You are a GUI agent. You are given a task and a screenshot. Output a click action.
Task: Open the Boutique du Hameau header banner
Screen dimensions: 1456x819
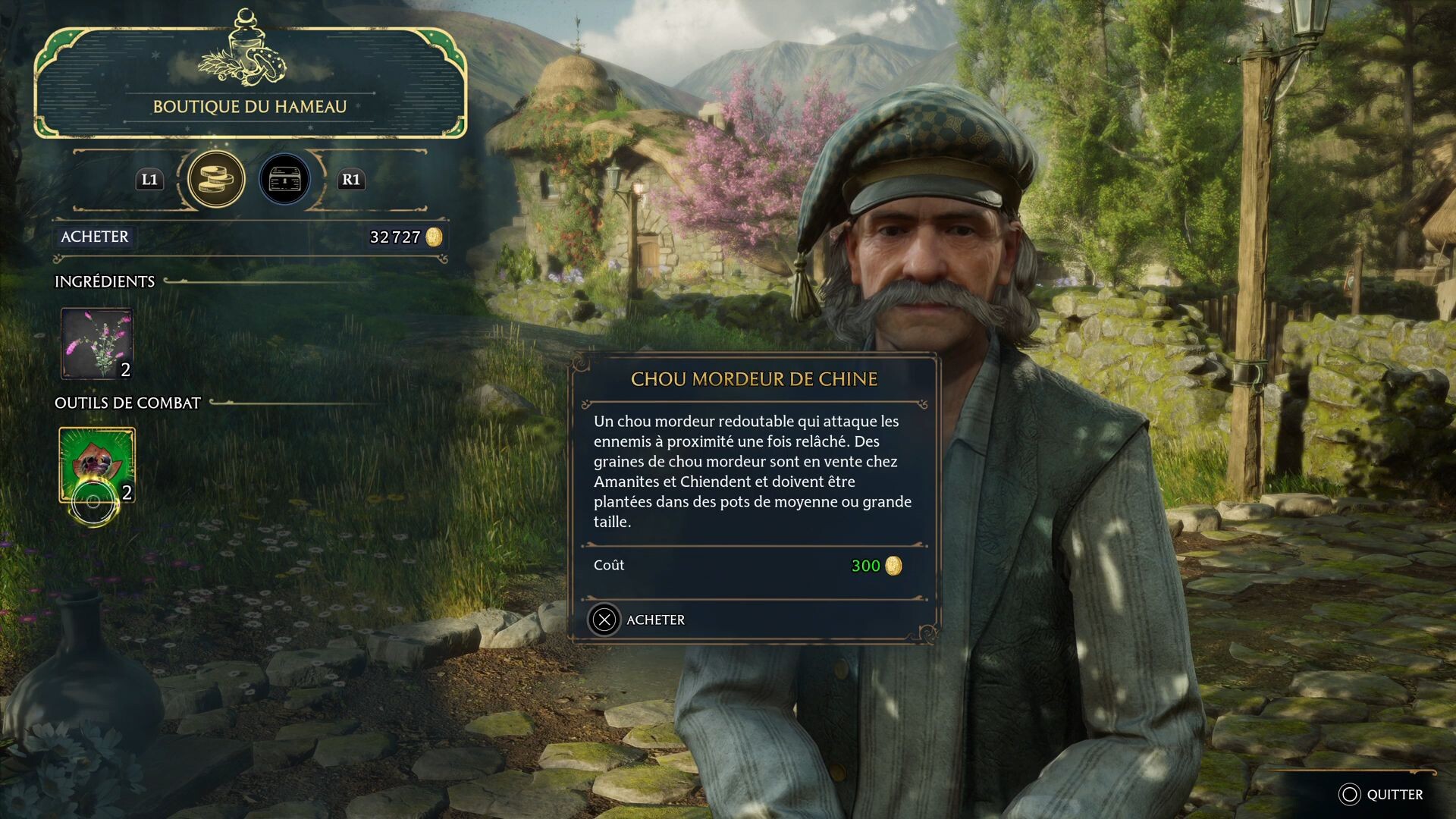250,107
